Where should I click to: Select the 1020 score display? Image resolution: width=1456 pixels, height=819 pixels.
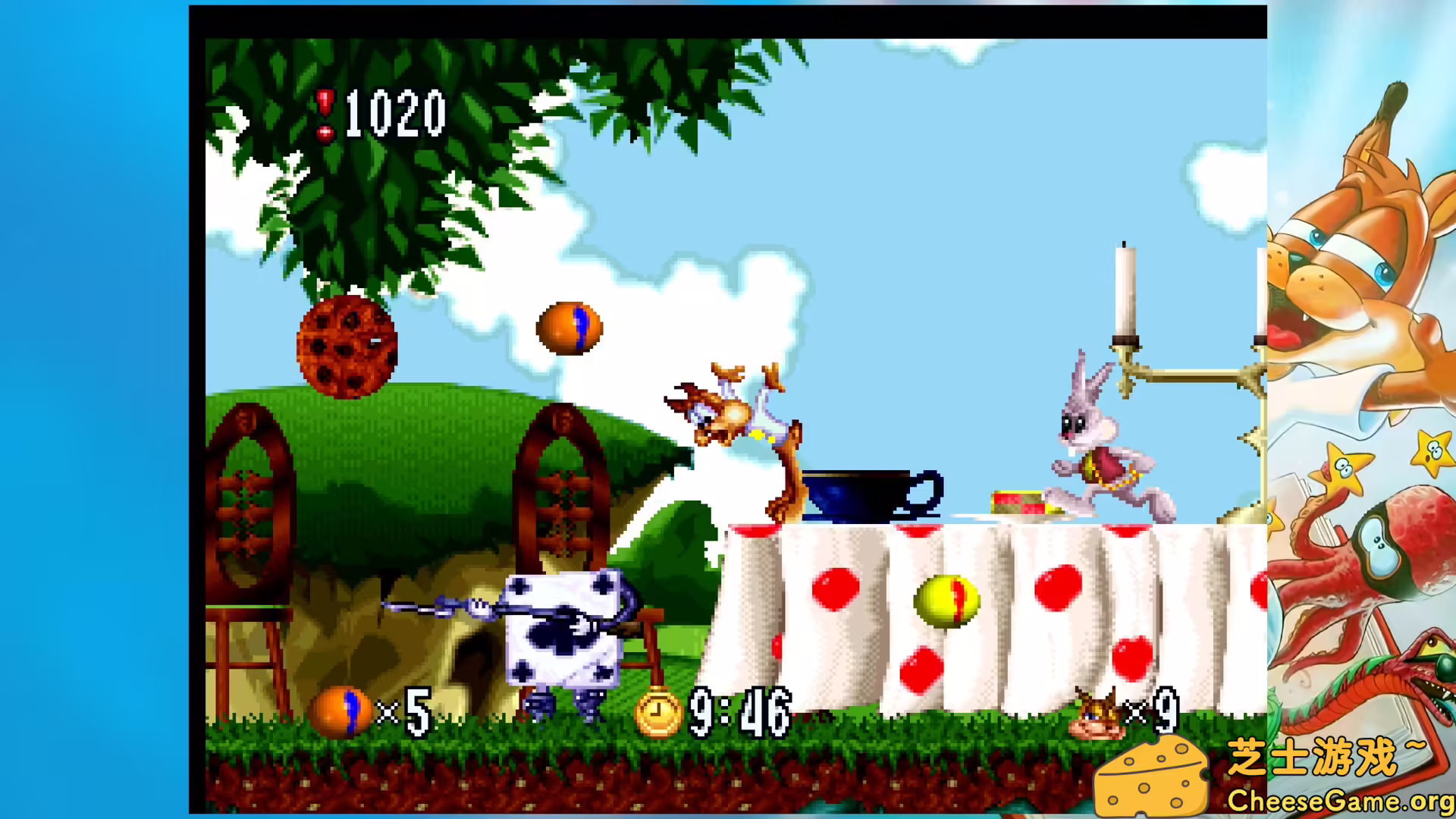tap(394, 114)
